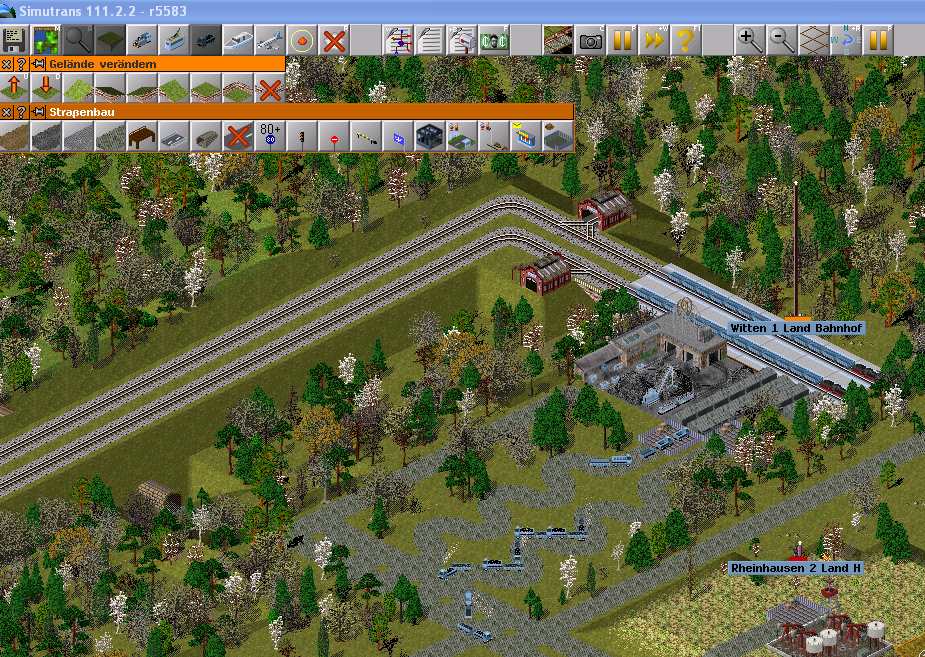Image resolution: width=925 pixels, height=657 pixels.
Task: Select the red X removal tool in main toolbar
Action: coord(334,40)
